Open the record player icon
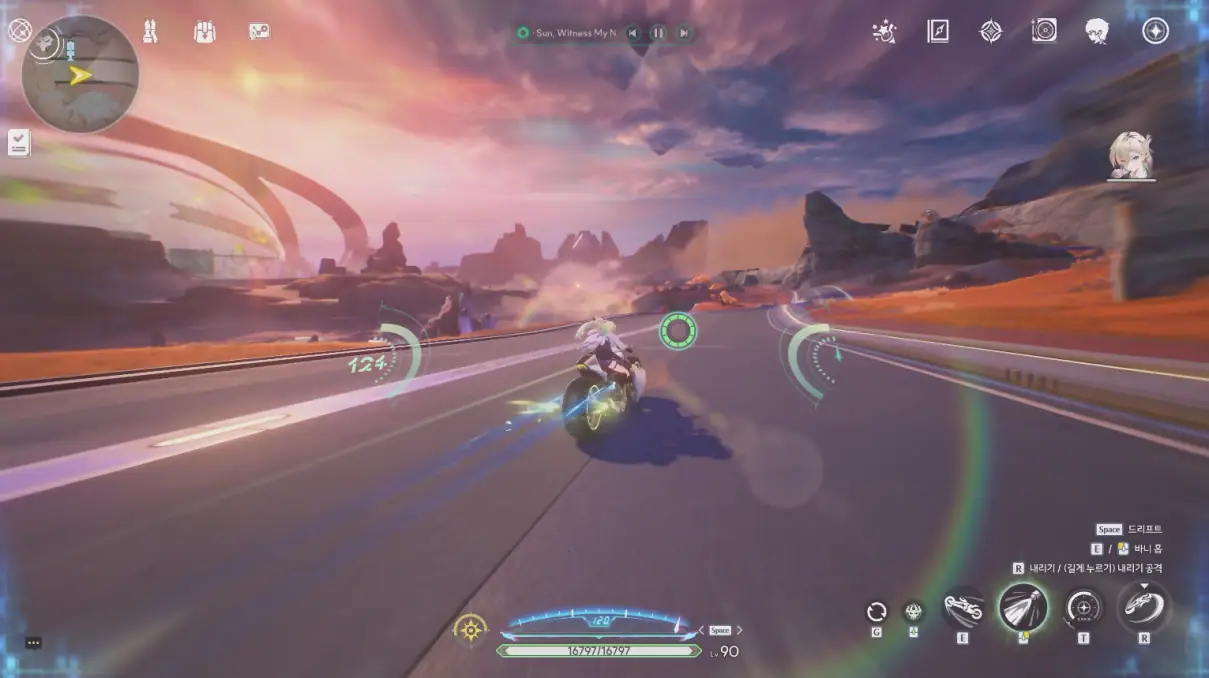The height and width of the screenshot is (678, 1209). [1044, 32]
